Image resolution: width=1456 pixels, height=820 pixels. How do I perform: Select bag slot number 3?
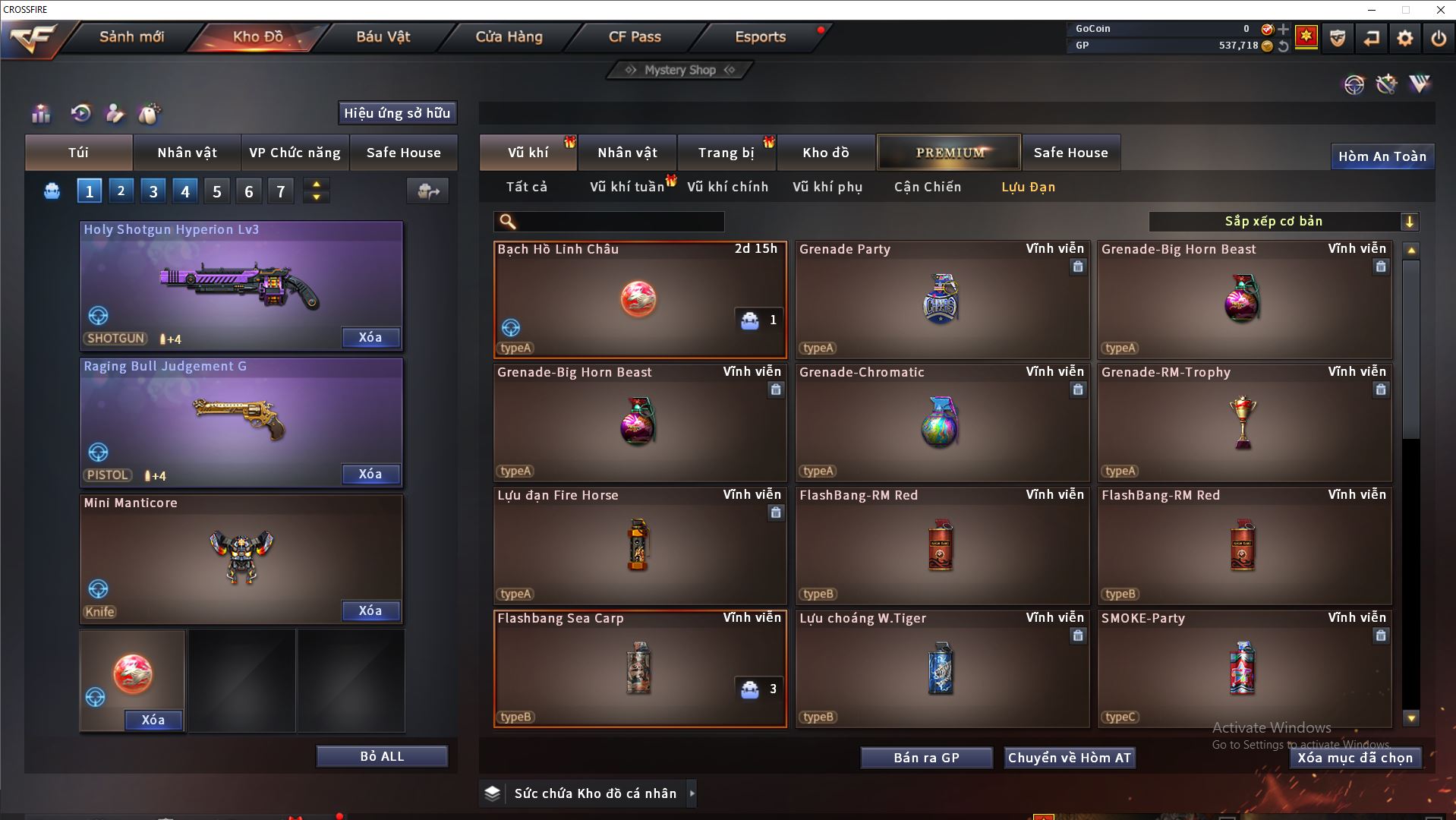[153, 191]
